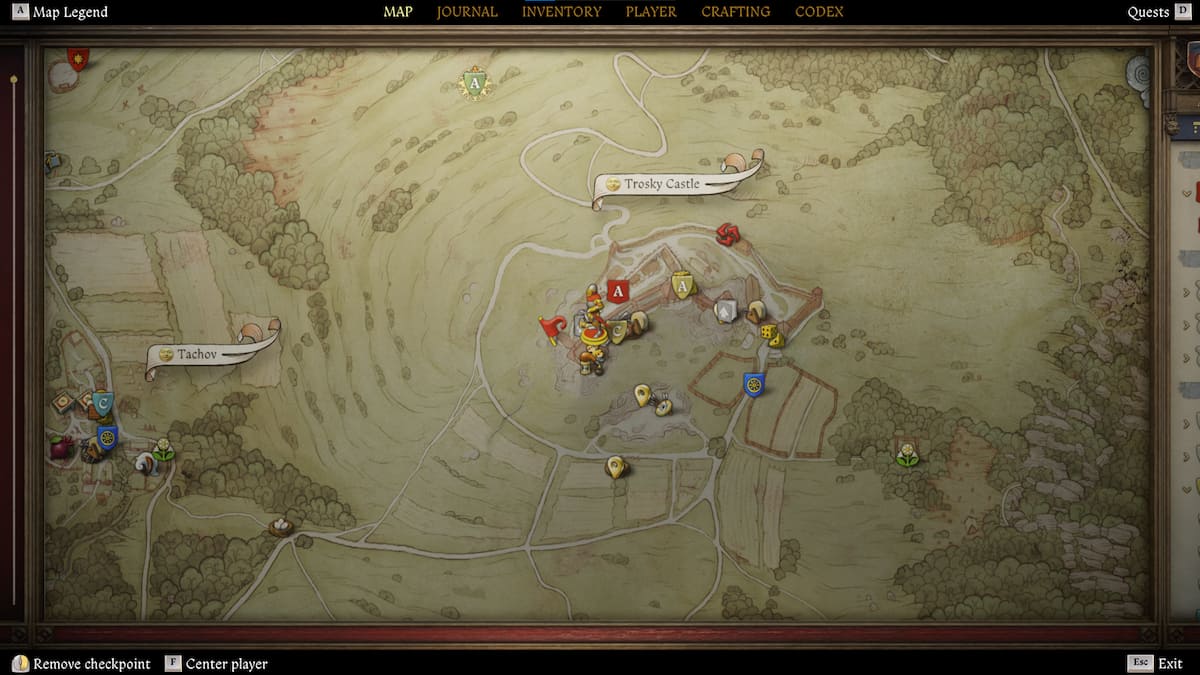Click the red checkpoint flag marker
The width and height of the screenshot is (1200, 675).
pos(552,328)
